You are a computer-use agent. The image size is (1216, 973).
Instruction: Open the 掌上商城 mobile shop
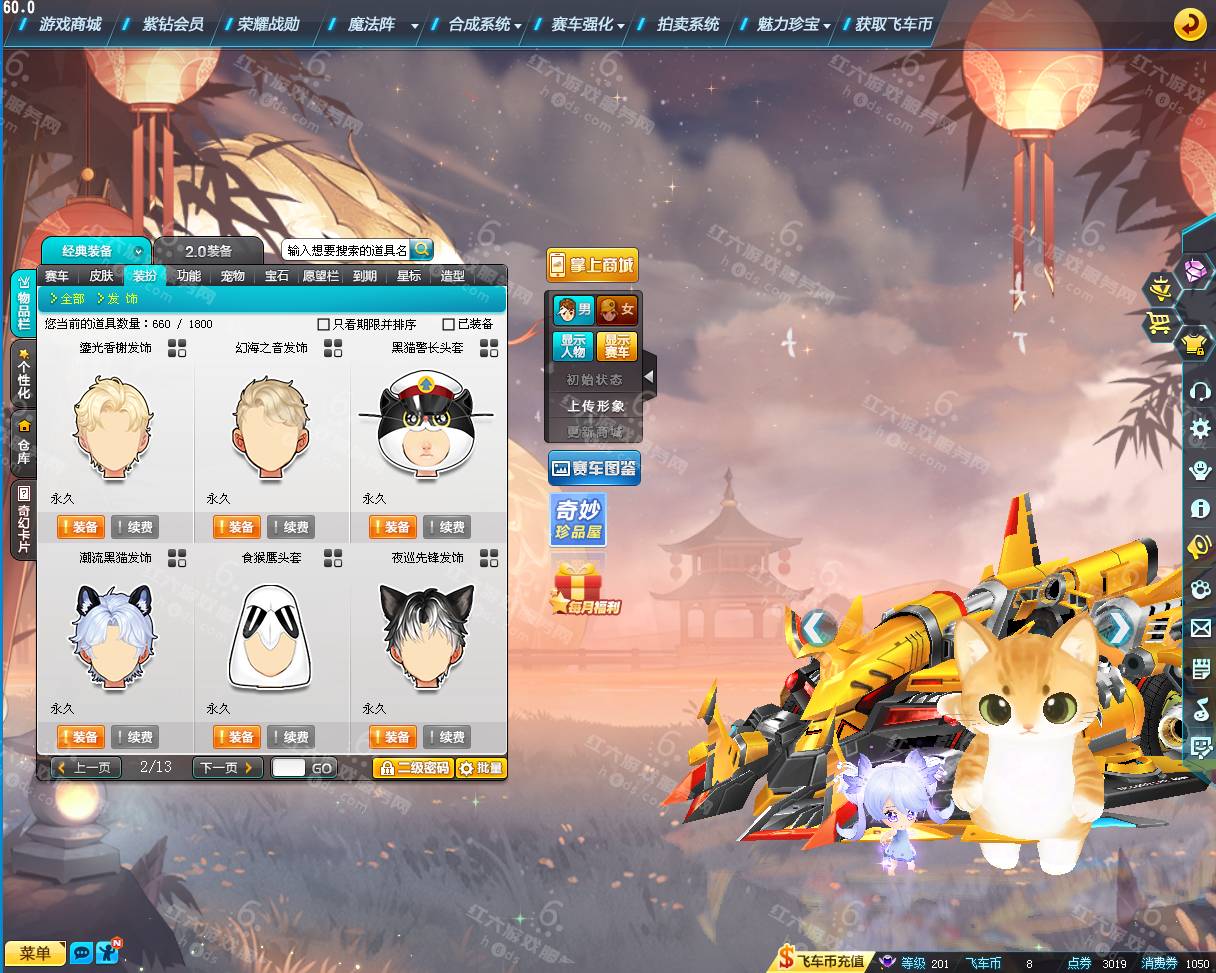[x=592, y=265]
